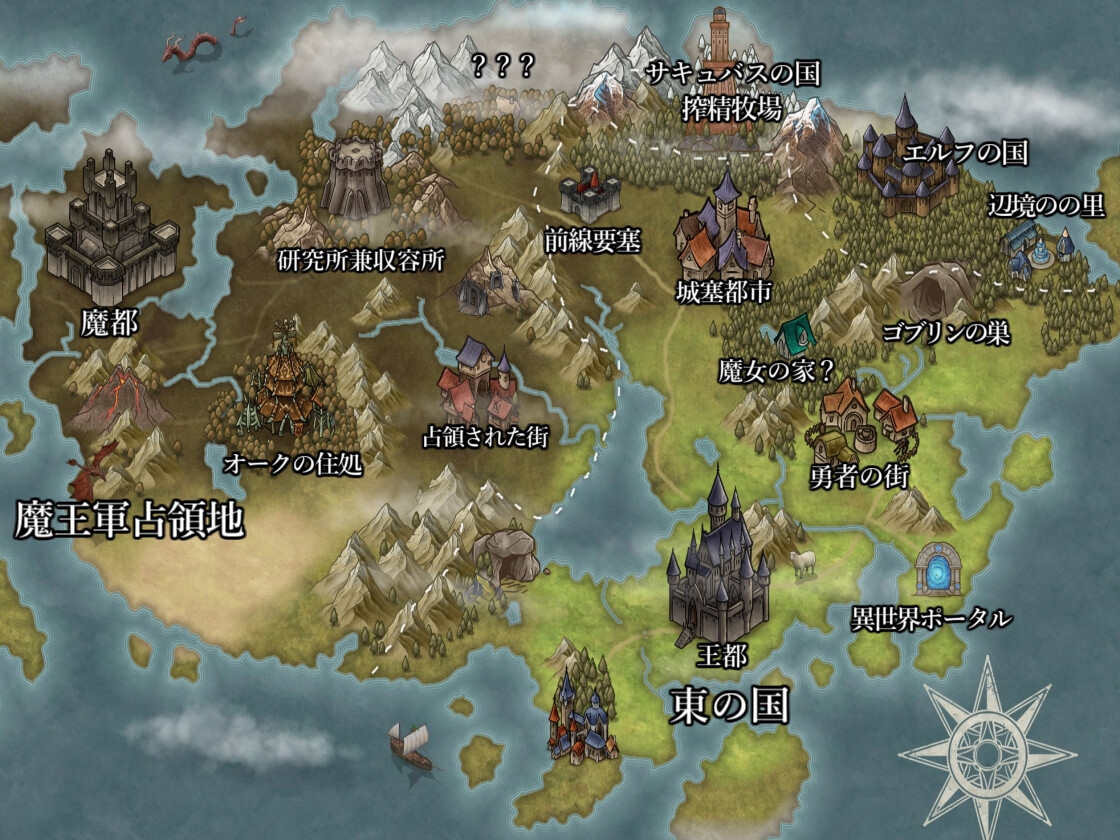Choose the 前線要塞 fortress marker

(x=590, y=195)
